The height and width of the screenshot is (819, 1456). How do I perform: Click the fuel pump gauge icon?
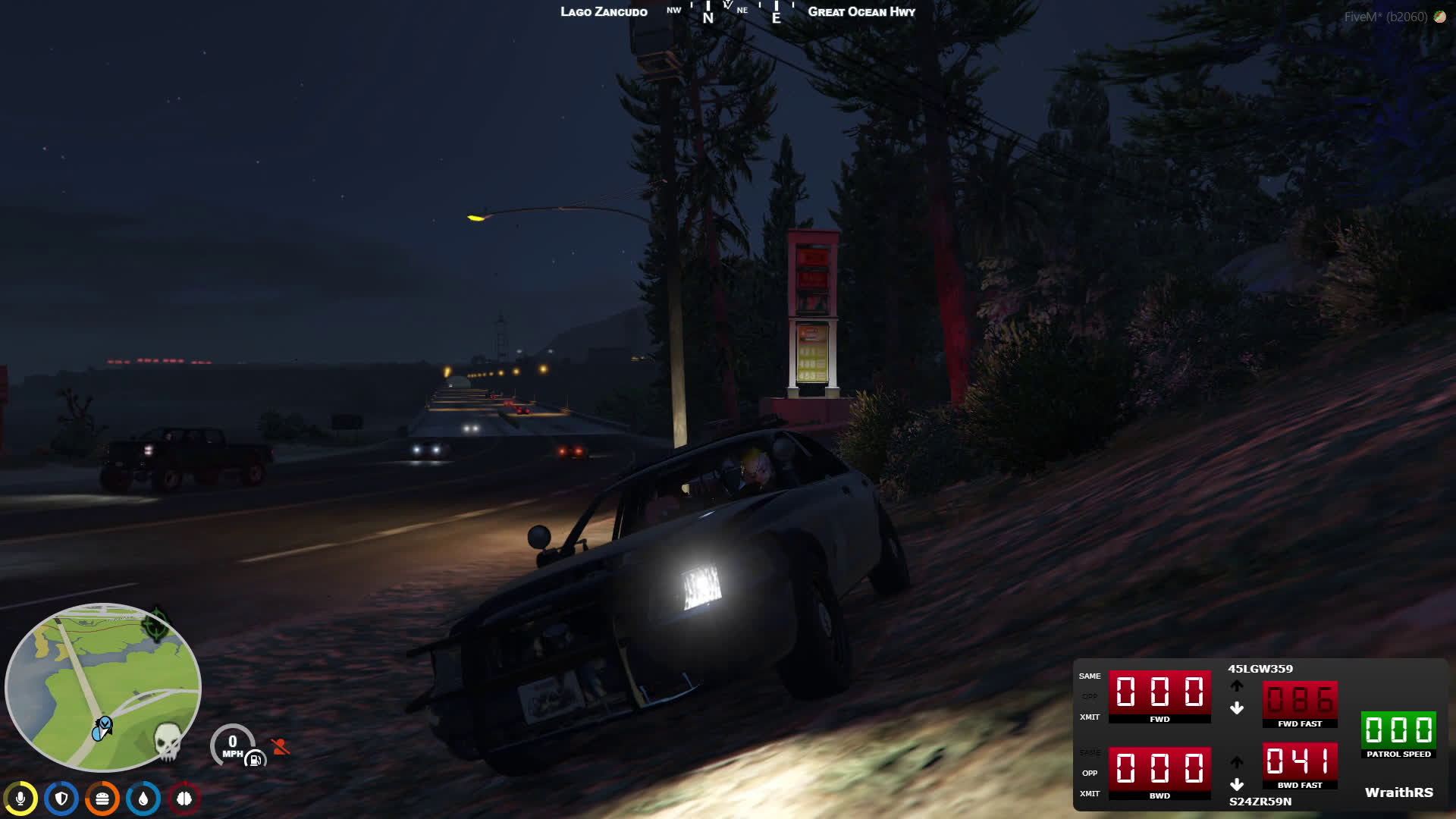[255, 759]
